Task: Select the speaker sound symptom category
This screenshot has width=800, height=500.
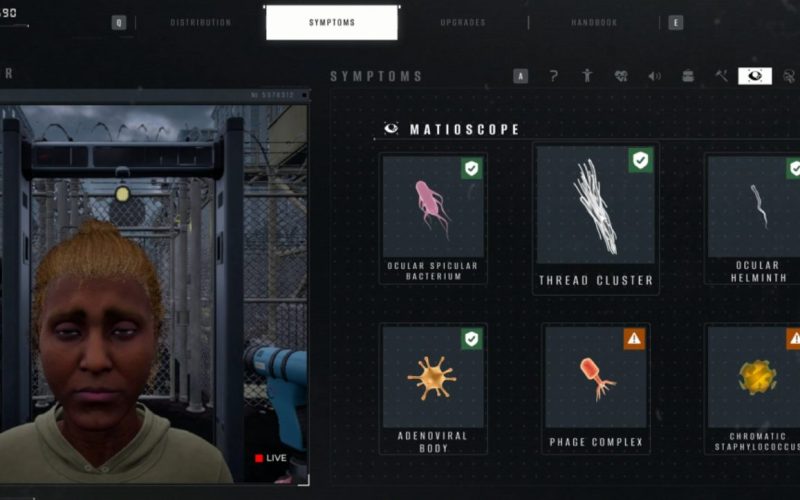Action: coord(654,76)
